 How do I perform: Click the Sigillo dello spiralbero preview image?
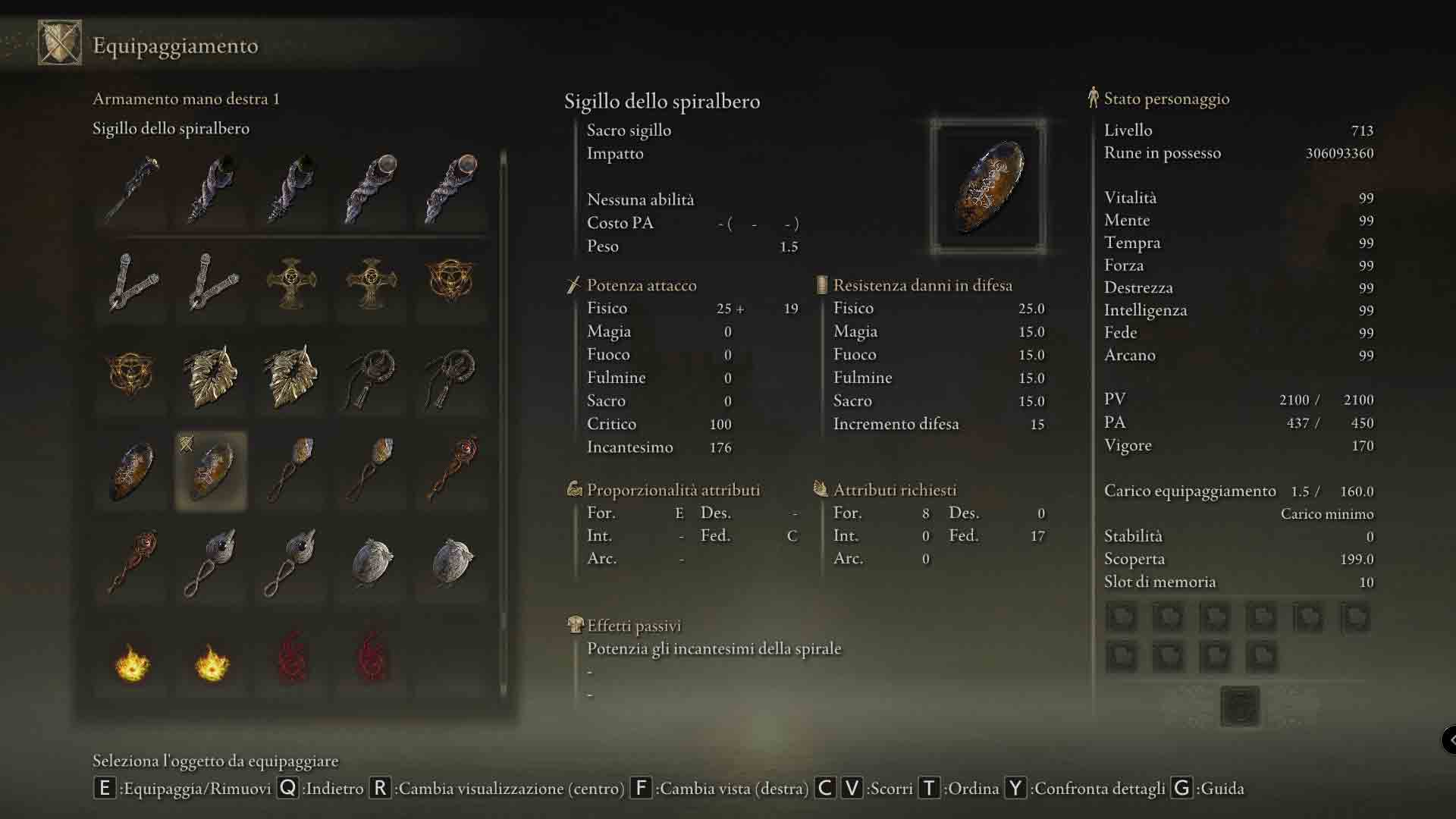pos(988,187)
